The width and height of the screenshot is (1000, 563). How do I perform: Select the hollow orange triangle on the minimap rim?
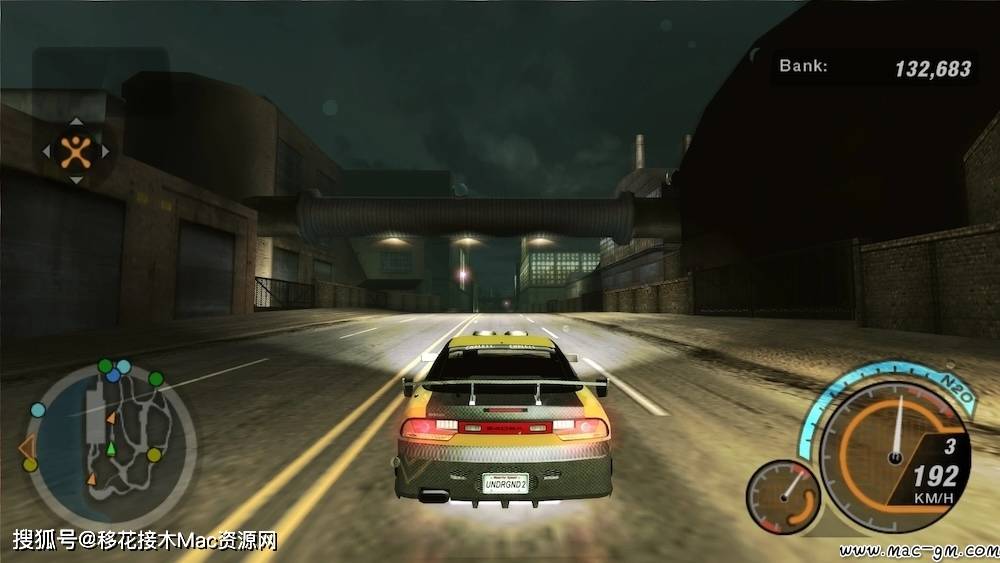coord(27,446)
